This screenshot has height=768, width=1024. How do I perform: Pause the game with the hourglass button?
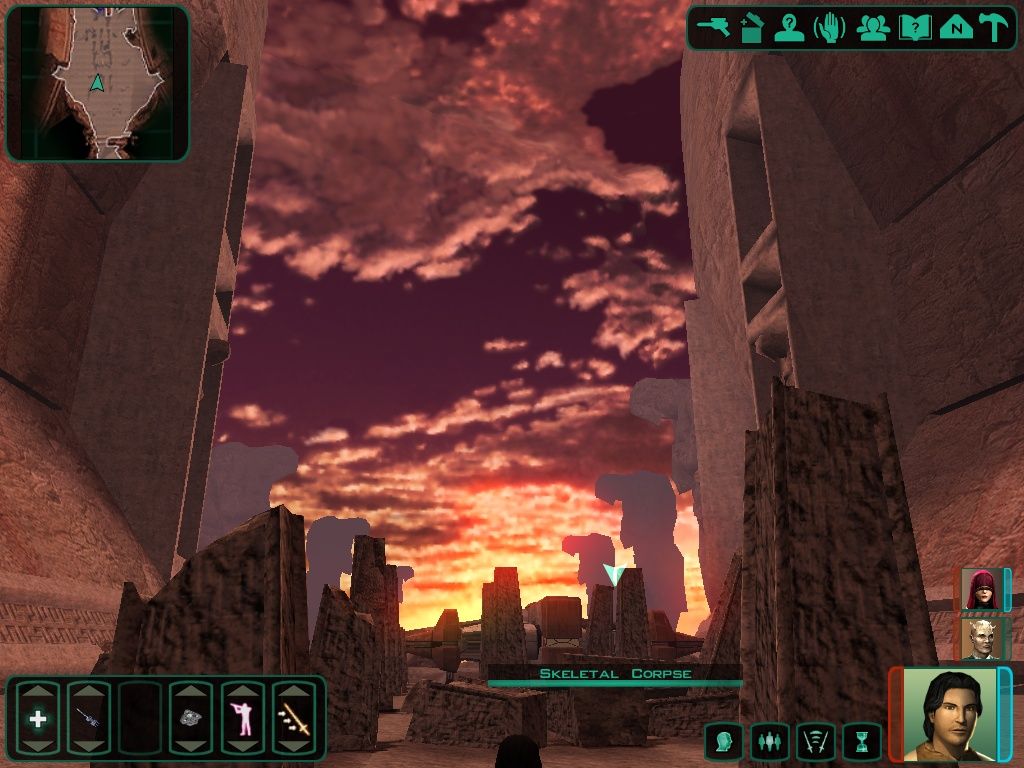(861, 742)
